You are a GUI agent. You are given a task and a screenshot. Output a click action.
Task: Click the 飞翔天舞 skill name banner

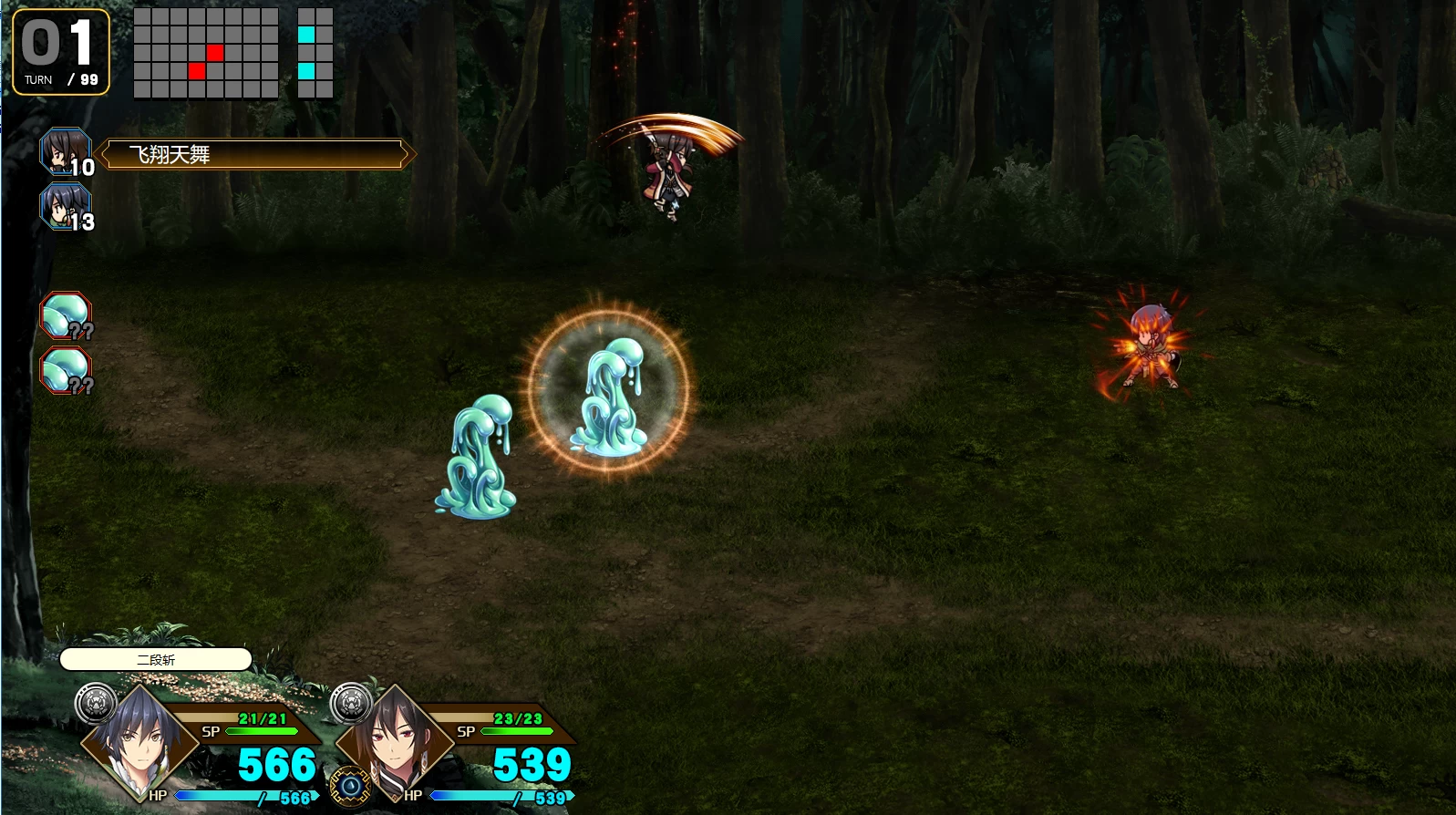(255, 154)
